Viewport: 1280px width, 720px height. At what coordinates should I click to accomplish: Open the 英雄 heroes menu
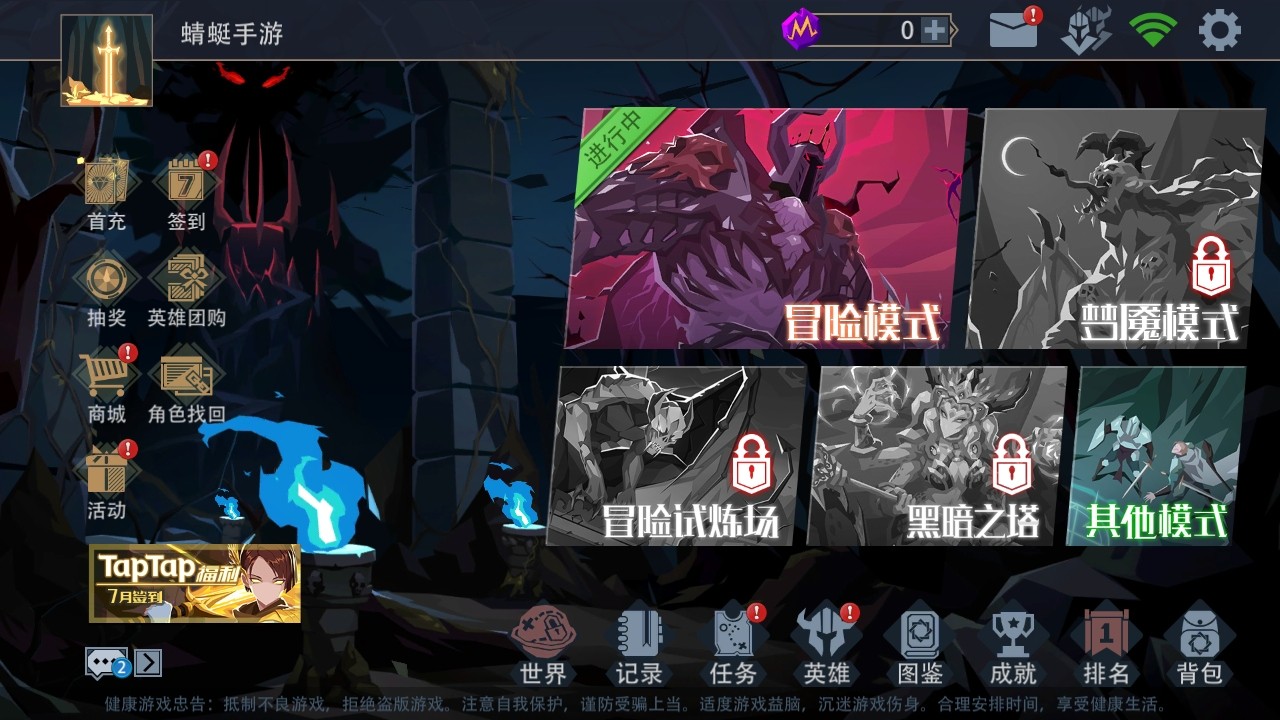click(x=826, y=645)
